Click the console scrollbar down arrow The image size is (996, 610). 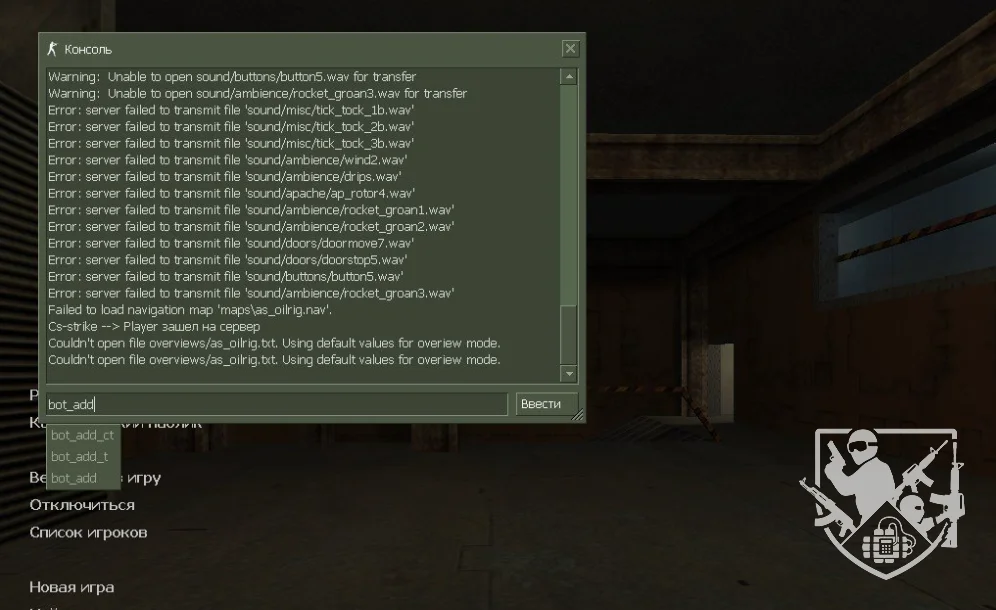tap(569, 374)
